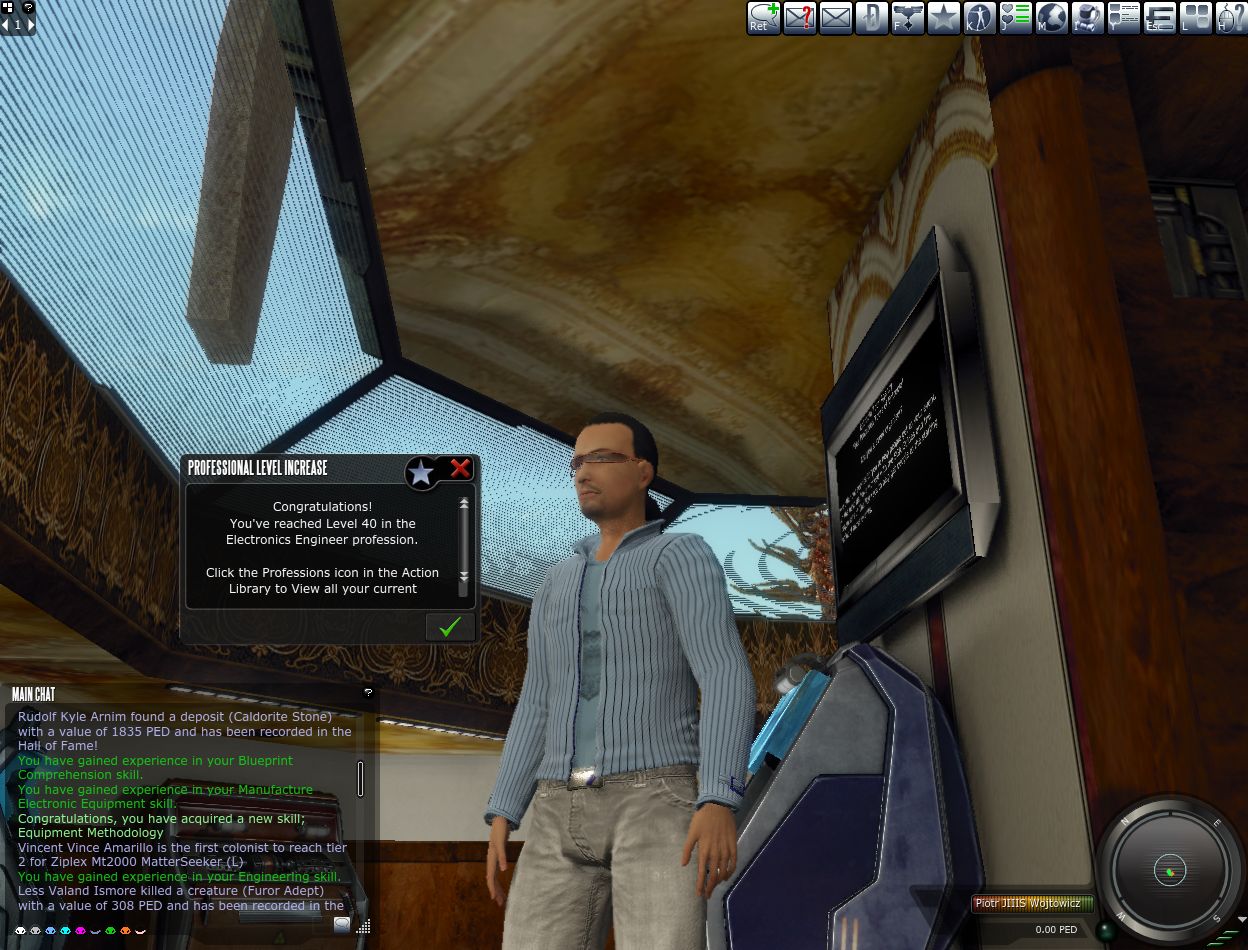
Task: Open the envelope with red question mark icon
Action: pyautogui.click(x=800, y=18)
